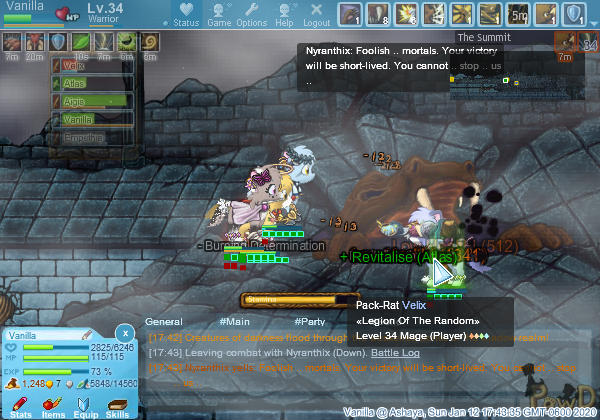
Task: Open the Items inventory
Action: (53, 404)
